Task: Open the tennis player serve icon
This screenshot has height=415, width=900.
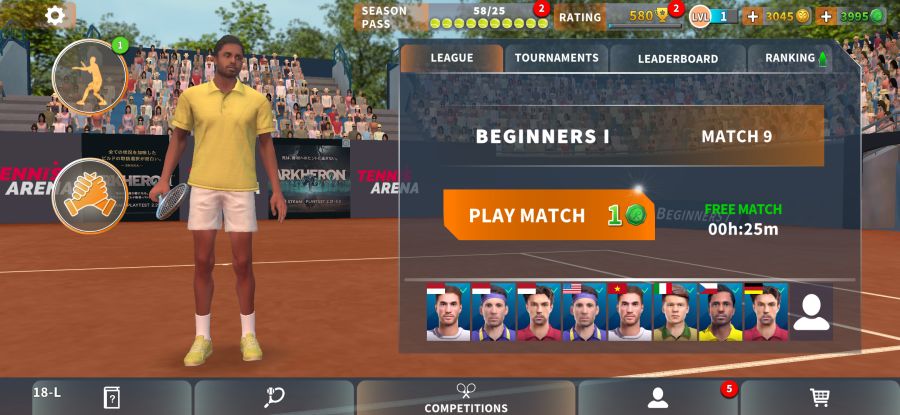Action: 90,75
